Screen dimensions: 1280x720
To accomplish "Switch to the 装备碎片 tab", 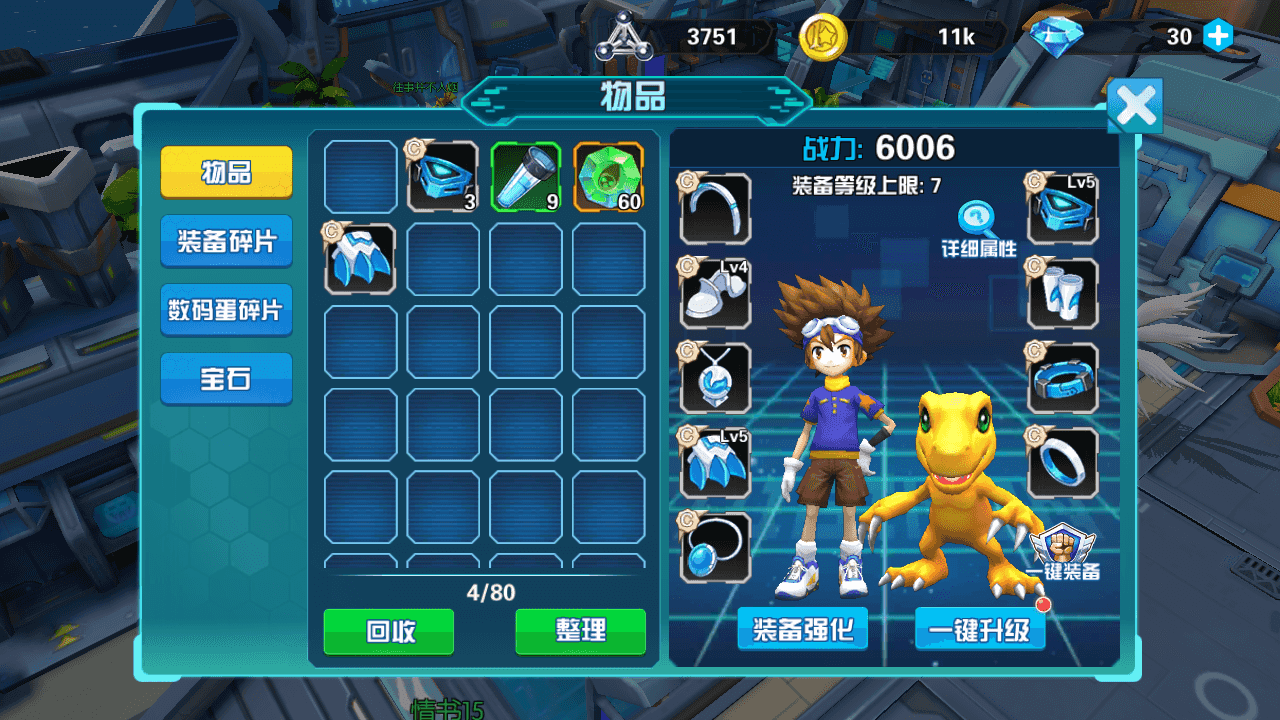I will (x=226, y=241).
